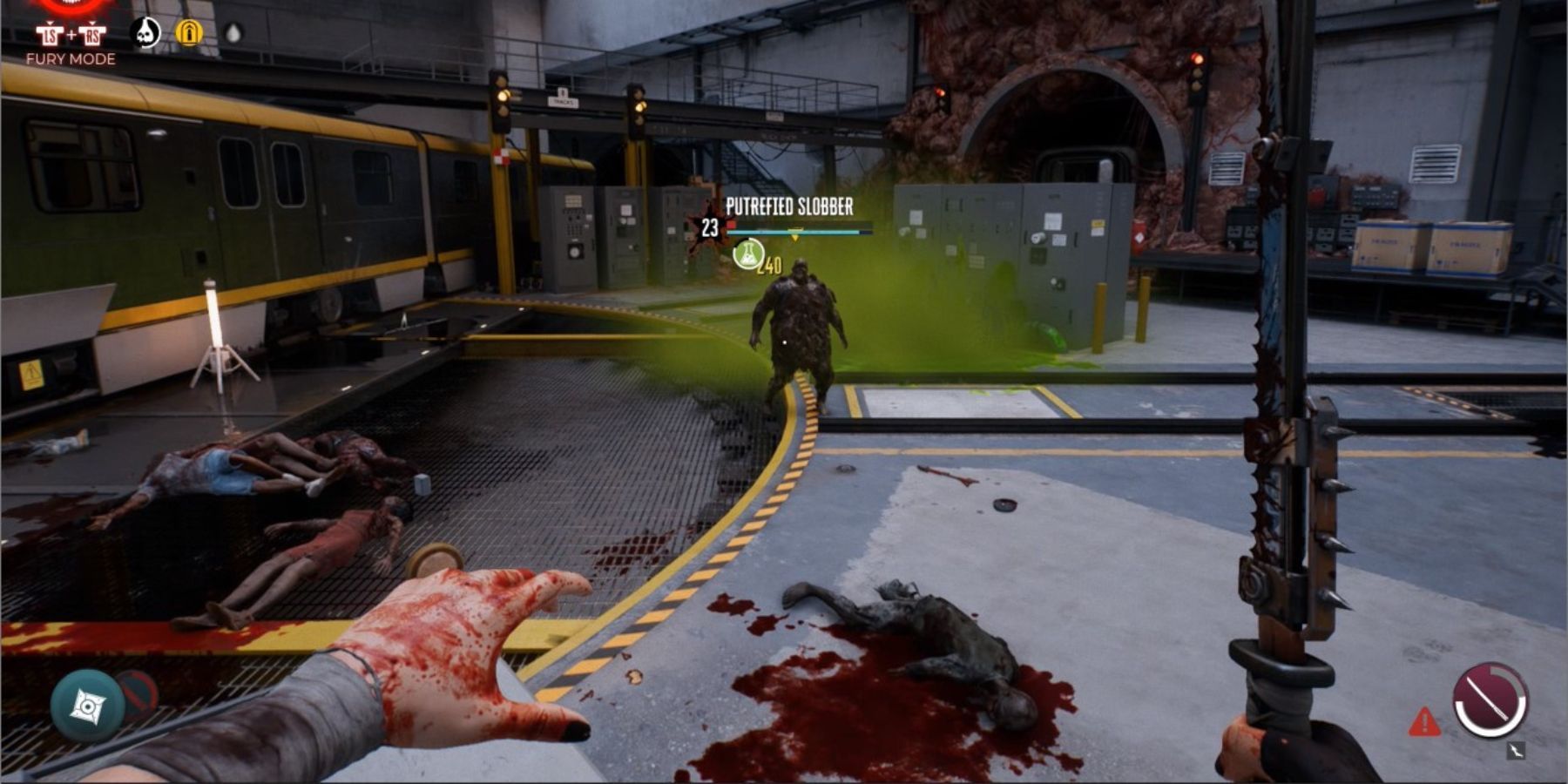Viewport: 1568px width, 784px height.
Task: Click the fang cursor icon at bottom right
Action: pos(1516,750)
